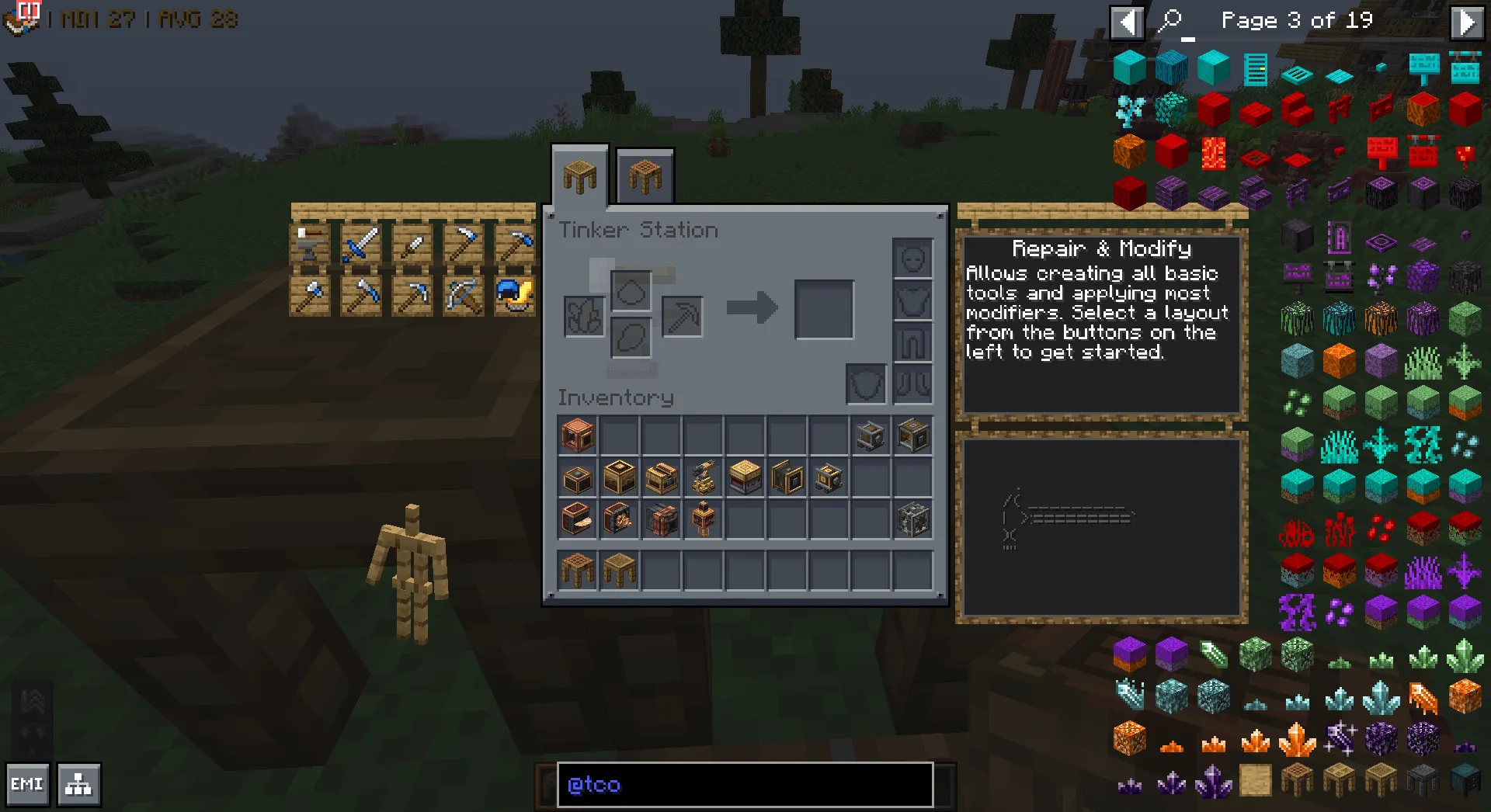
Task: Select the helmet armor layout button
Action: [514, 296]
